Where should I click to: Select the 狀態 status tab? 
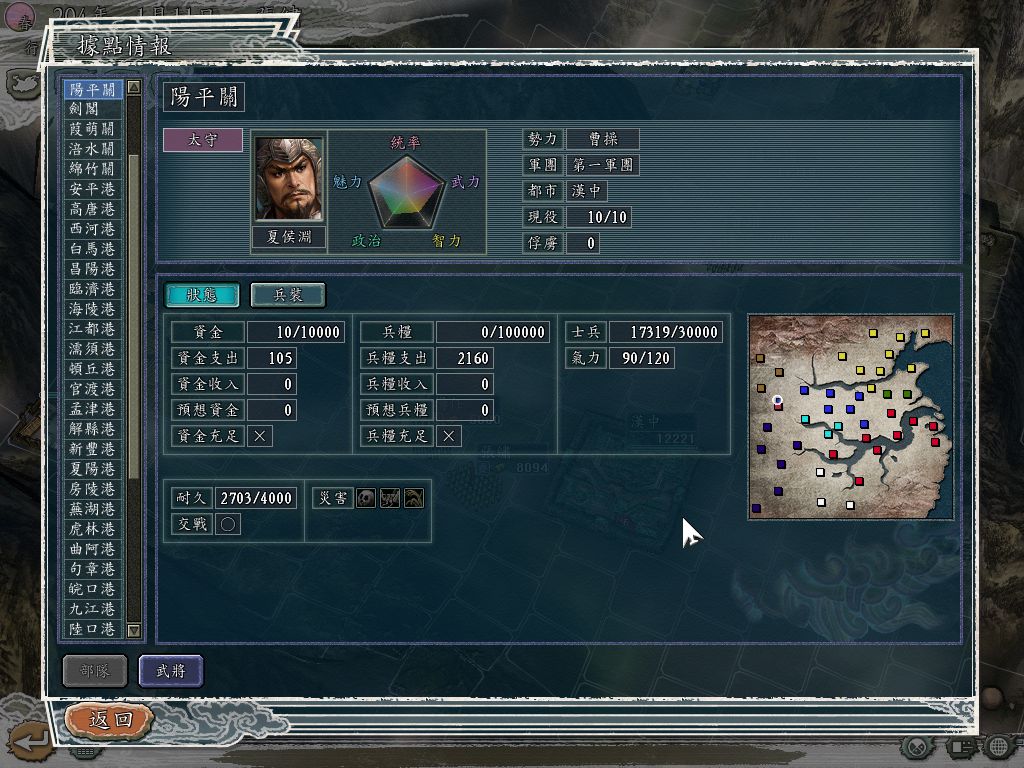[x=202, y=295]
